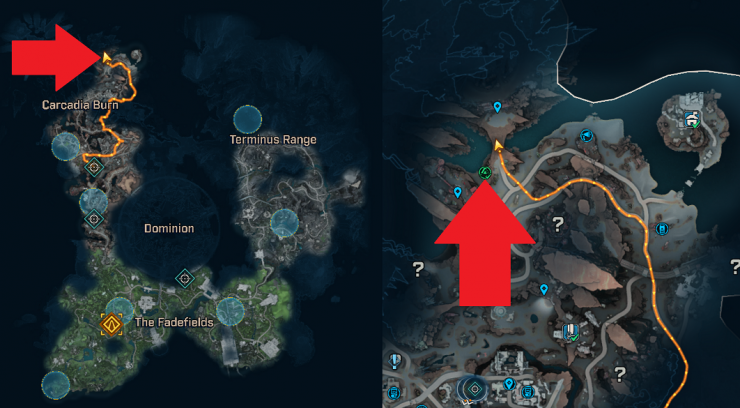This screenshot has height=408, width=740.
Task: Select the Terminus Range region label
Action: tap(273, 139)
